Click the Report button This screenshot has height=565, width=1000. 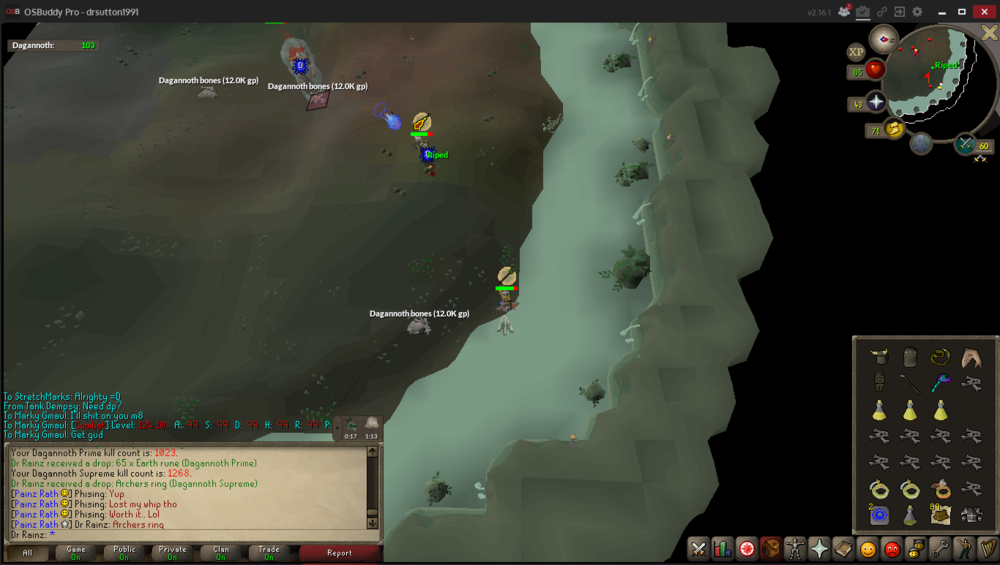pyautogui.click(x=339, y=552)
